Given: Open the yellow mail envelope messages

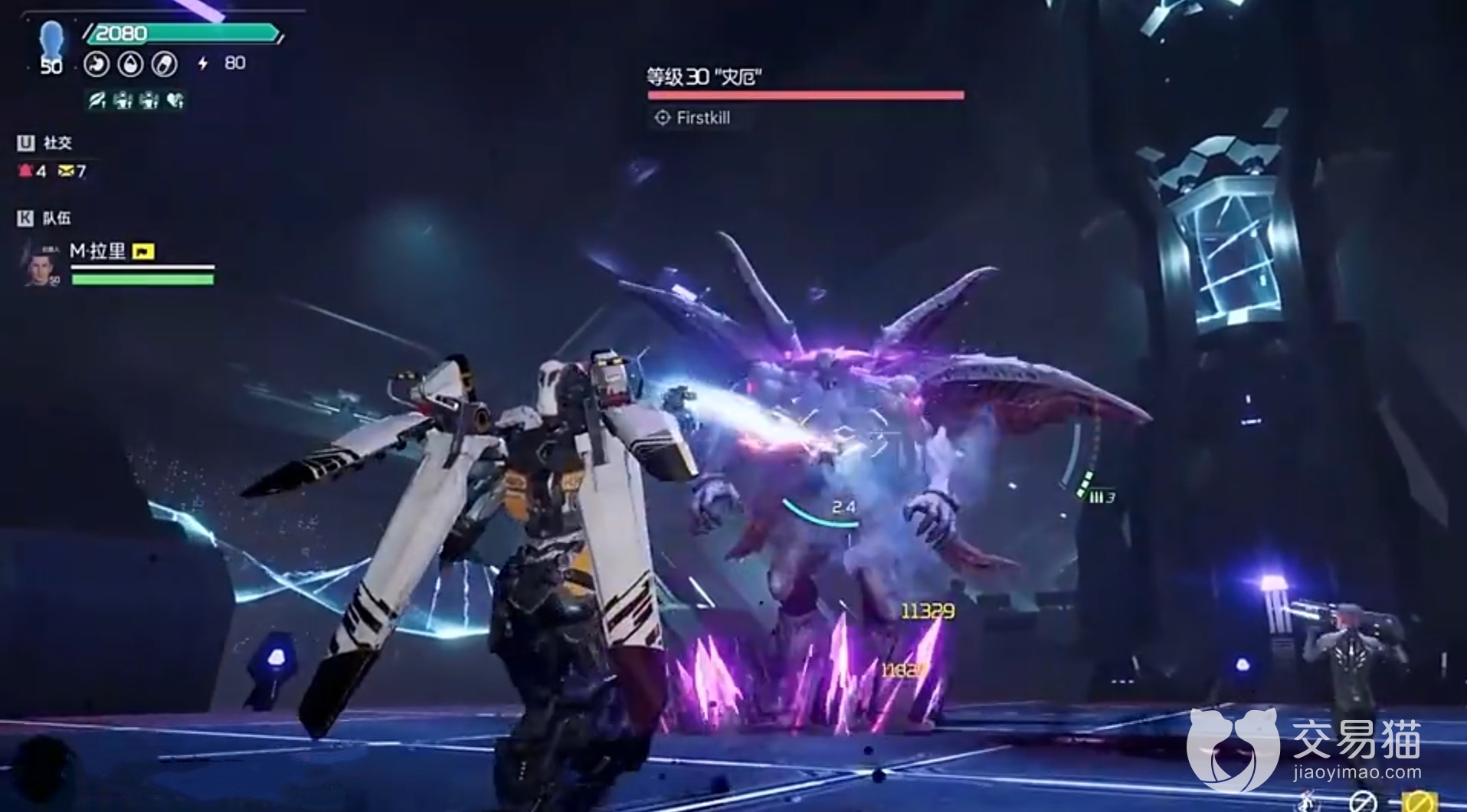Looking at the screenshot, I should [x=66, y=171].
